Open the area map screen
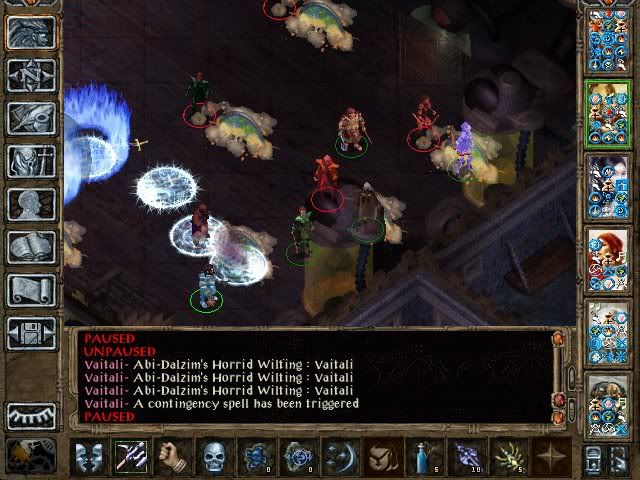The height and width of the screenshot is (480, 640). pyautogui.click(x=31, y=74)
